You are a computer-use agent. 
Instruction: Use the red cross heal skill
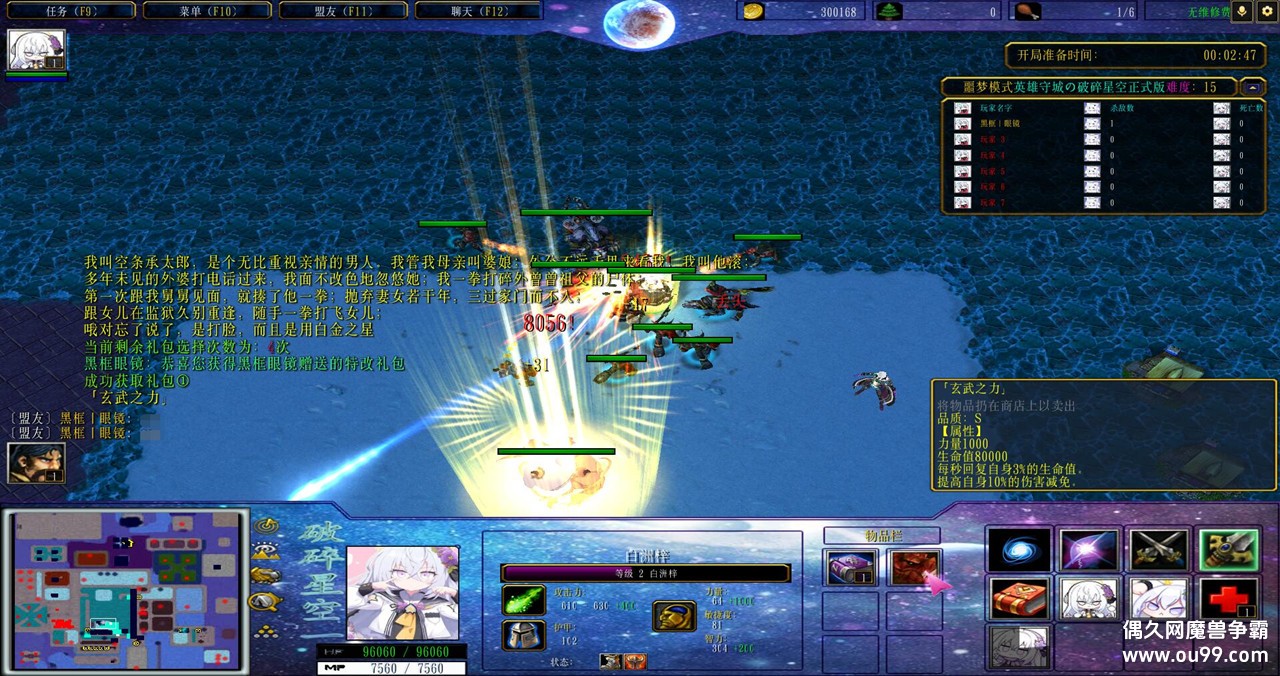pyautogui.click(x=1228, y=599)
